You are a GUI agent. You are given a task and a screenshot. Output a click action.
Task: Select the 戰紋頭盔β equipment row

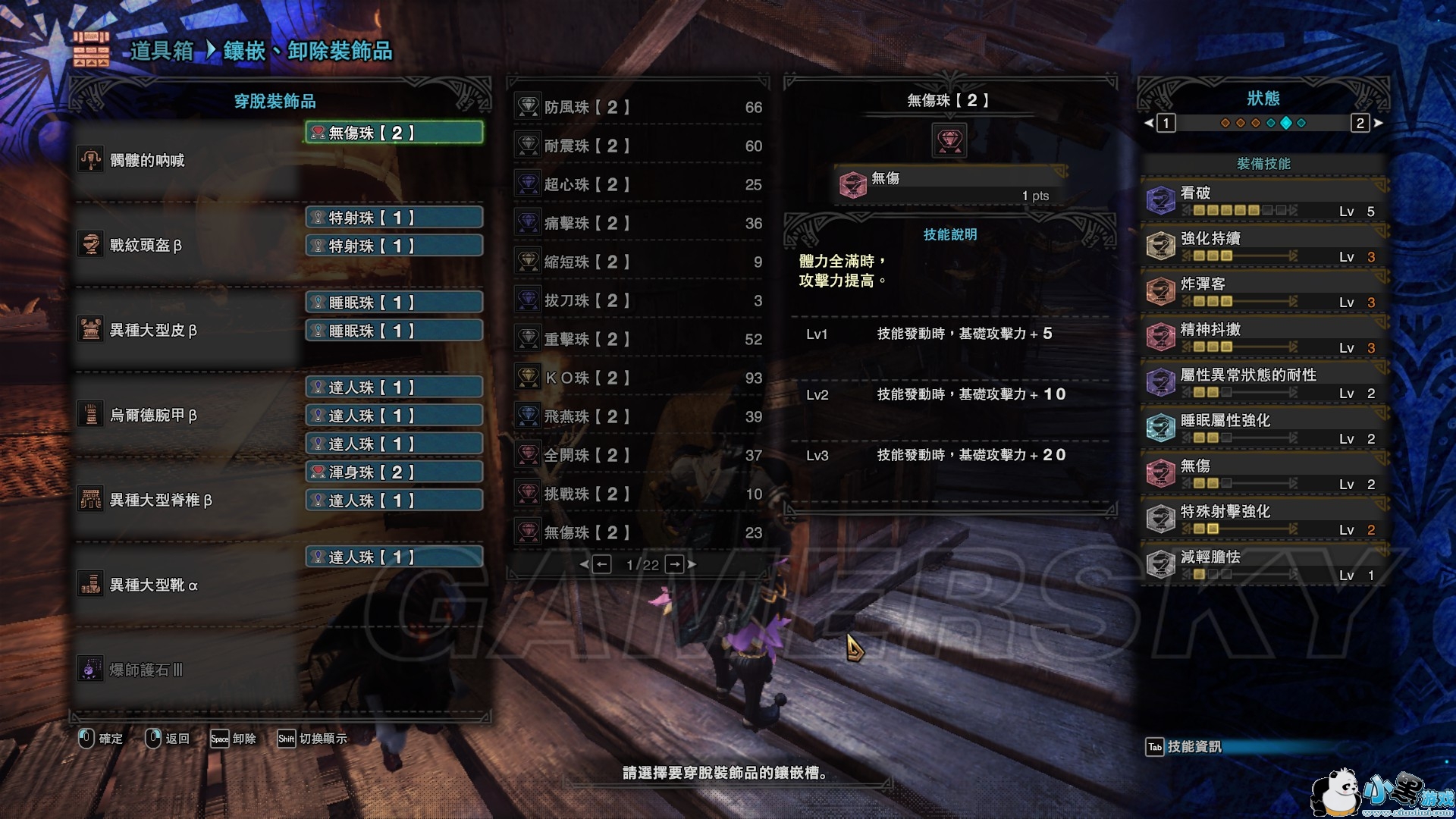coord(186,245)
